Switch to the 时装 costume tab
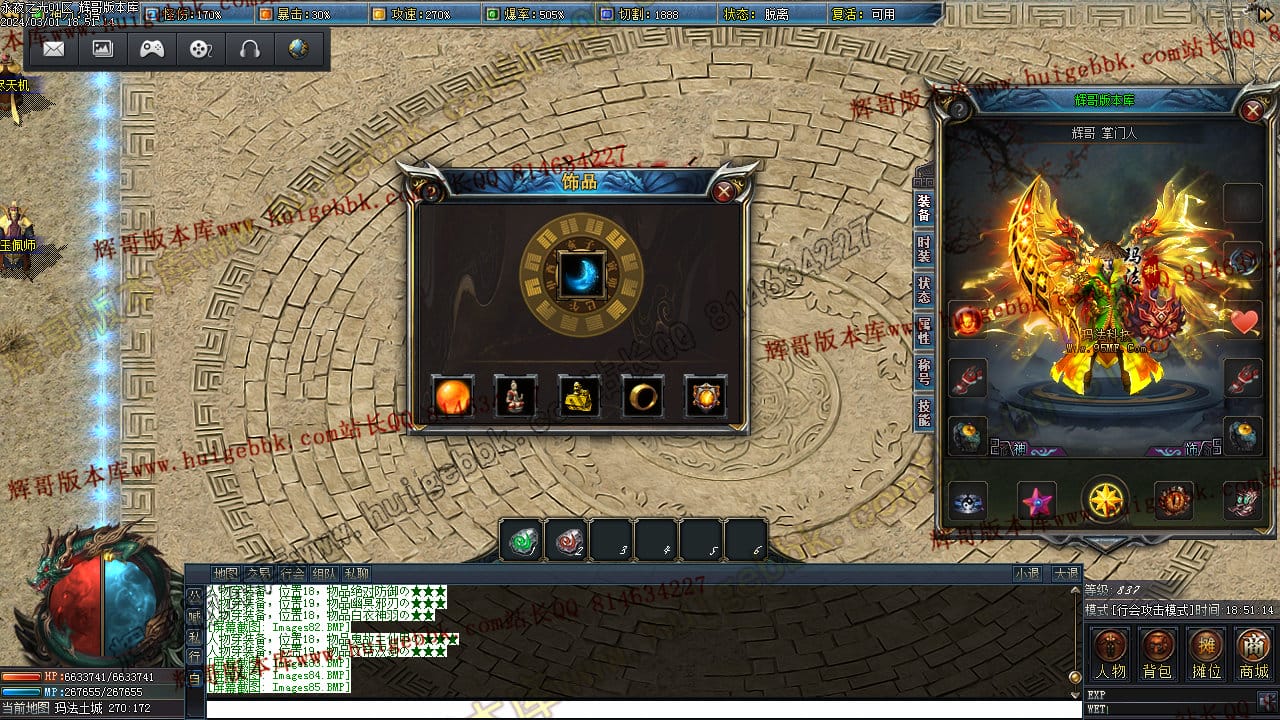The image size is (1280, 720). tap(923, 249)
